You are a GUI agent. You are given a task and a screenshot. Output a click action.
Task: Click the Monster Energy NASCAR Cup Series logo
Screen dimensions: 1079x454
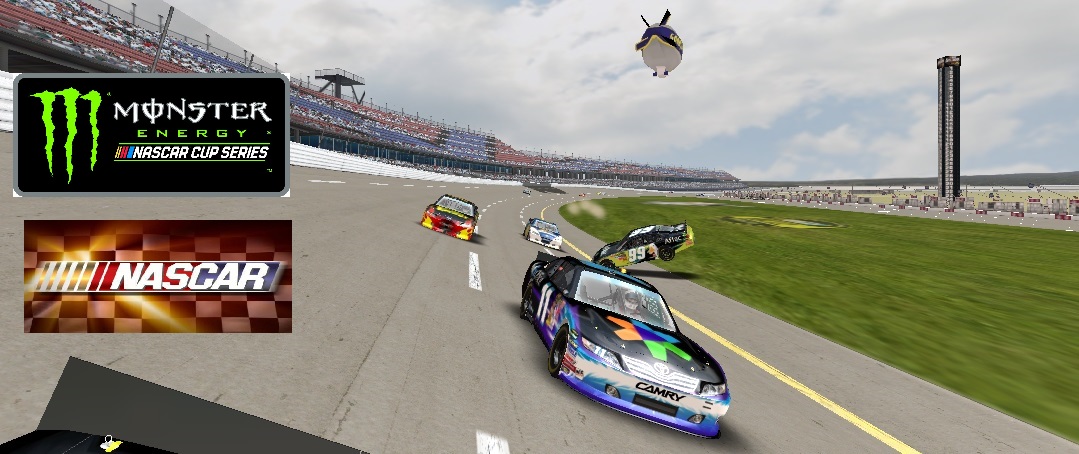tap(151, 134)
